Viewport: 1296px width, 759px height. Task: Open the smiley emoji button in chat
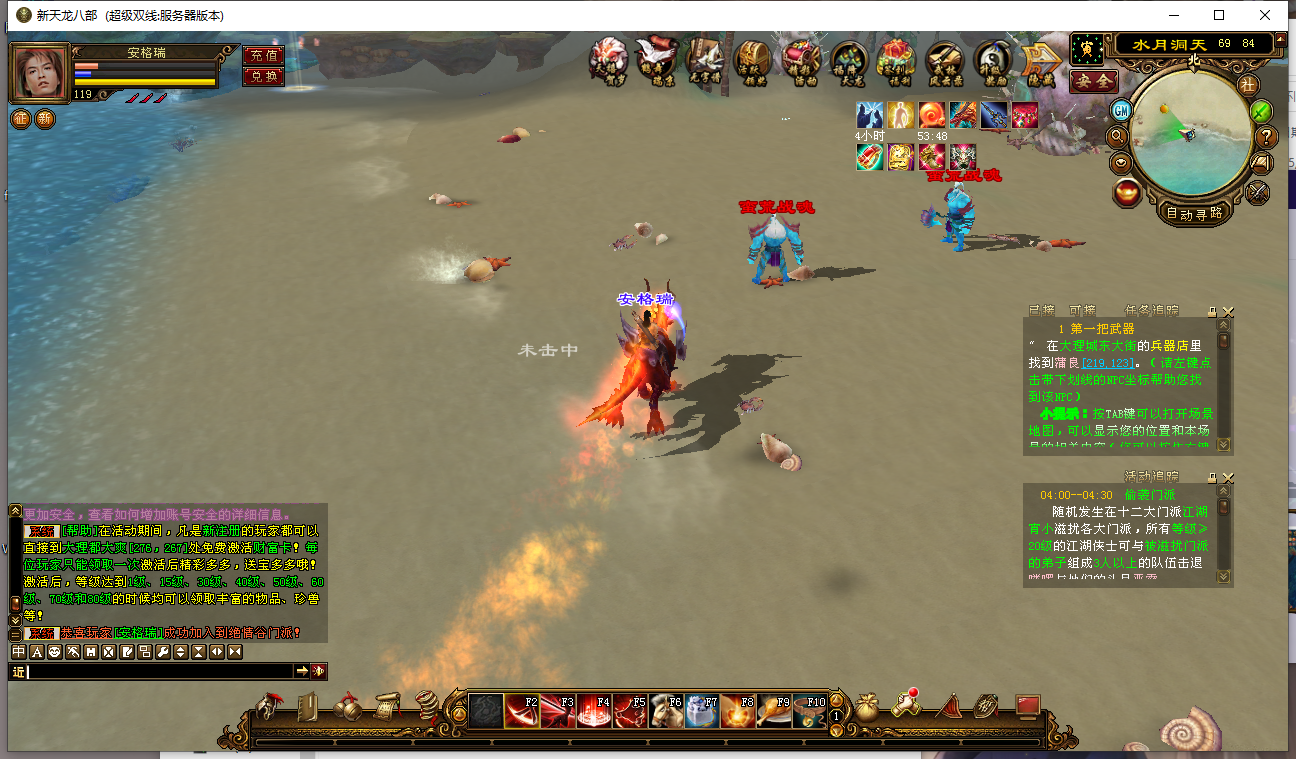tap(54, 652)
